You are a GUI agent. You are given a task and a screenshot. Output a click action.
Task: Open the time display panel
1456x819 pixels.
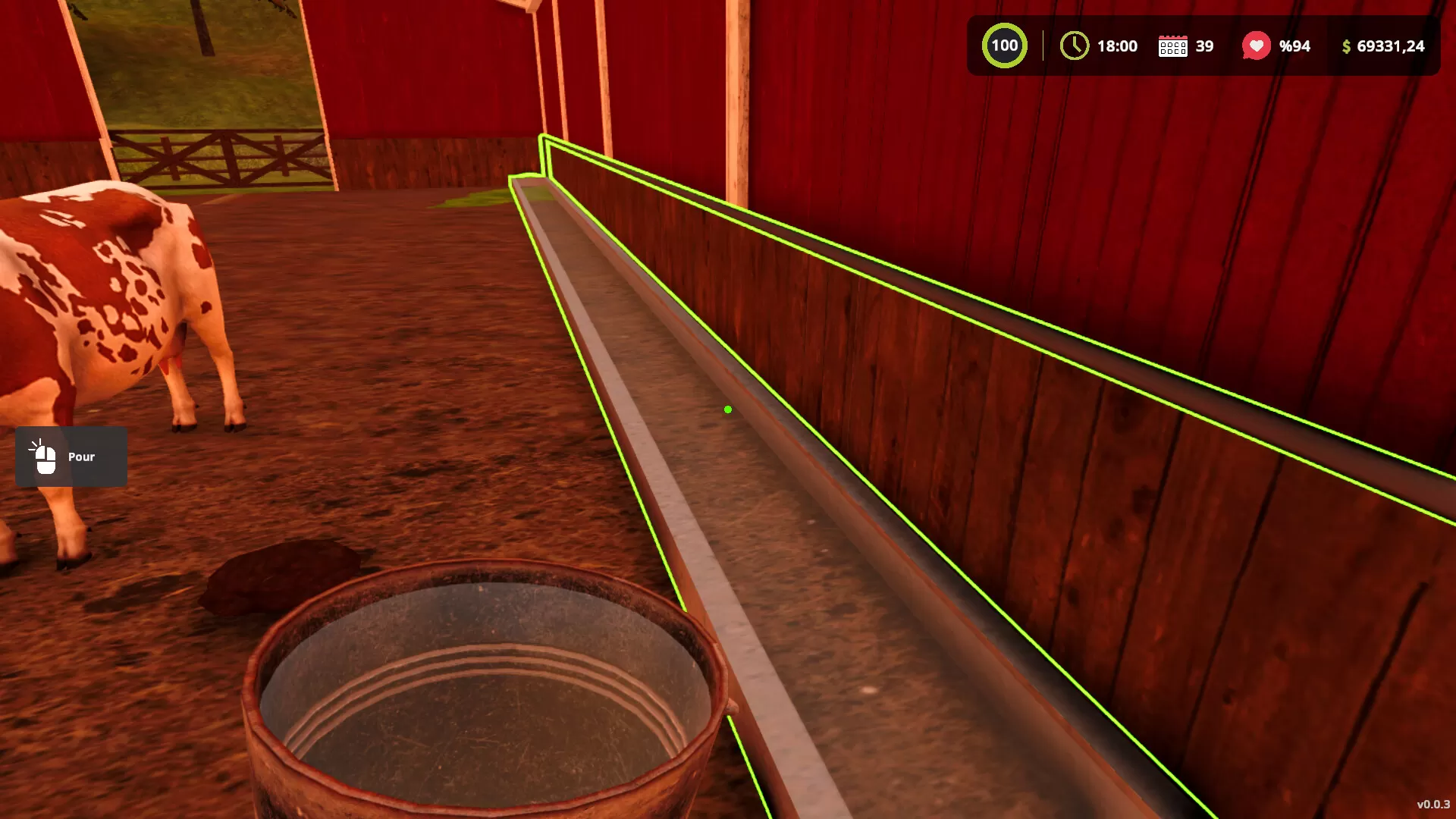1100,46
